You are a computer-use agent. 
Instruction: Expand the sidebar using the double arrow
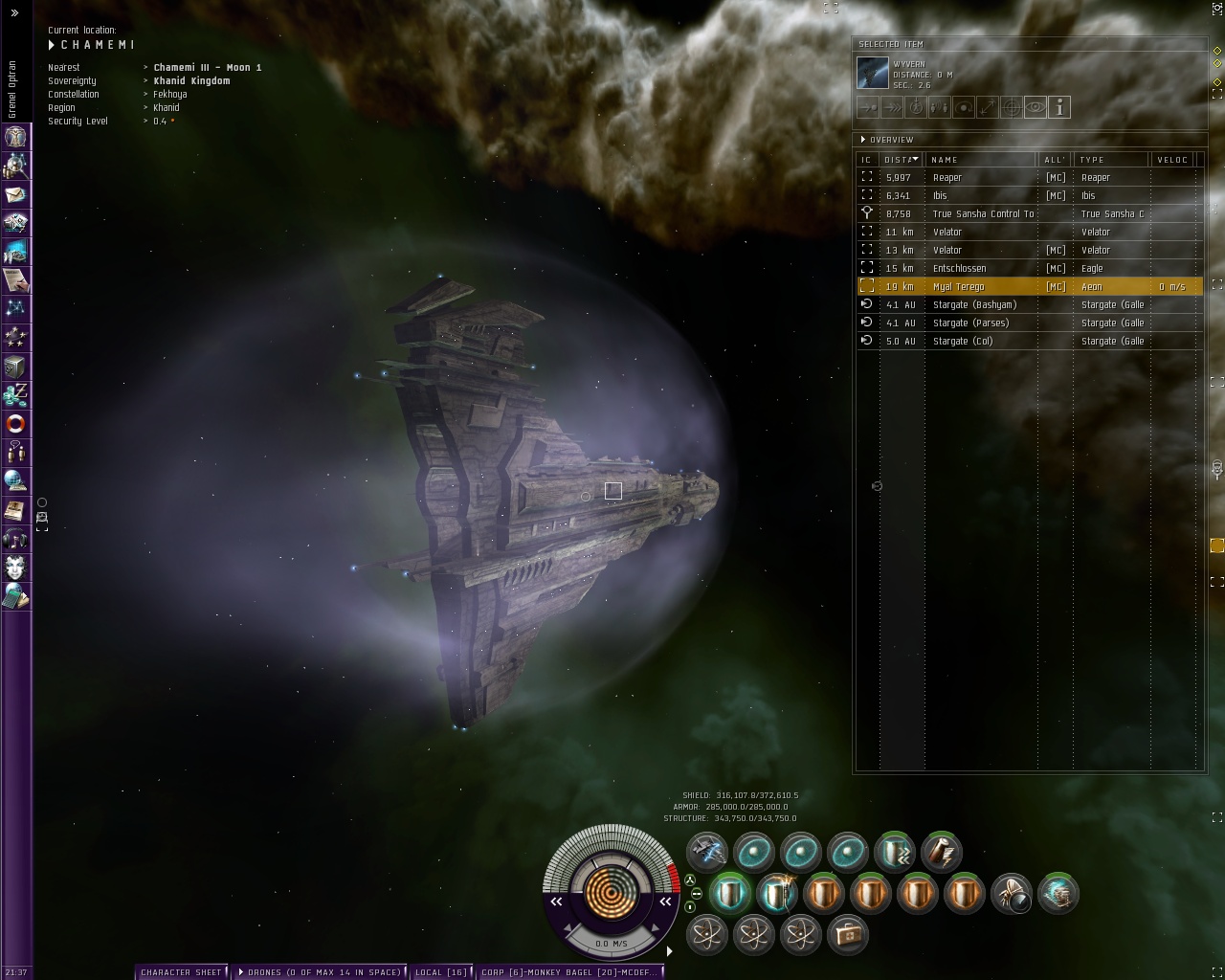tap(14, 12)
